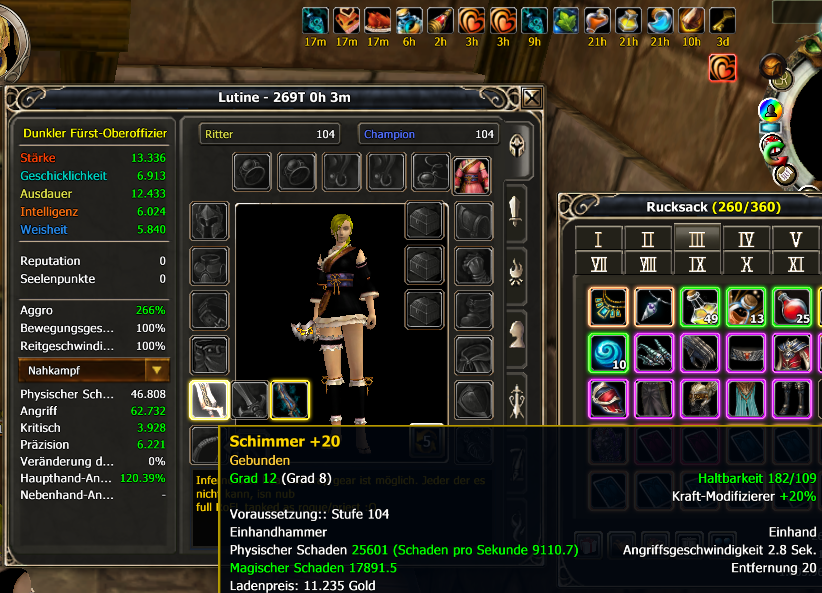The width and height of the screenshot is (822, 593).
Task: Select the red potion stack of 25
Action: pos(792,307)
